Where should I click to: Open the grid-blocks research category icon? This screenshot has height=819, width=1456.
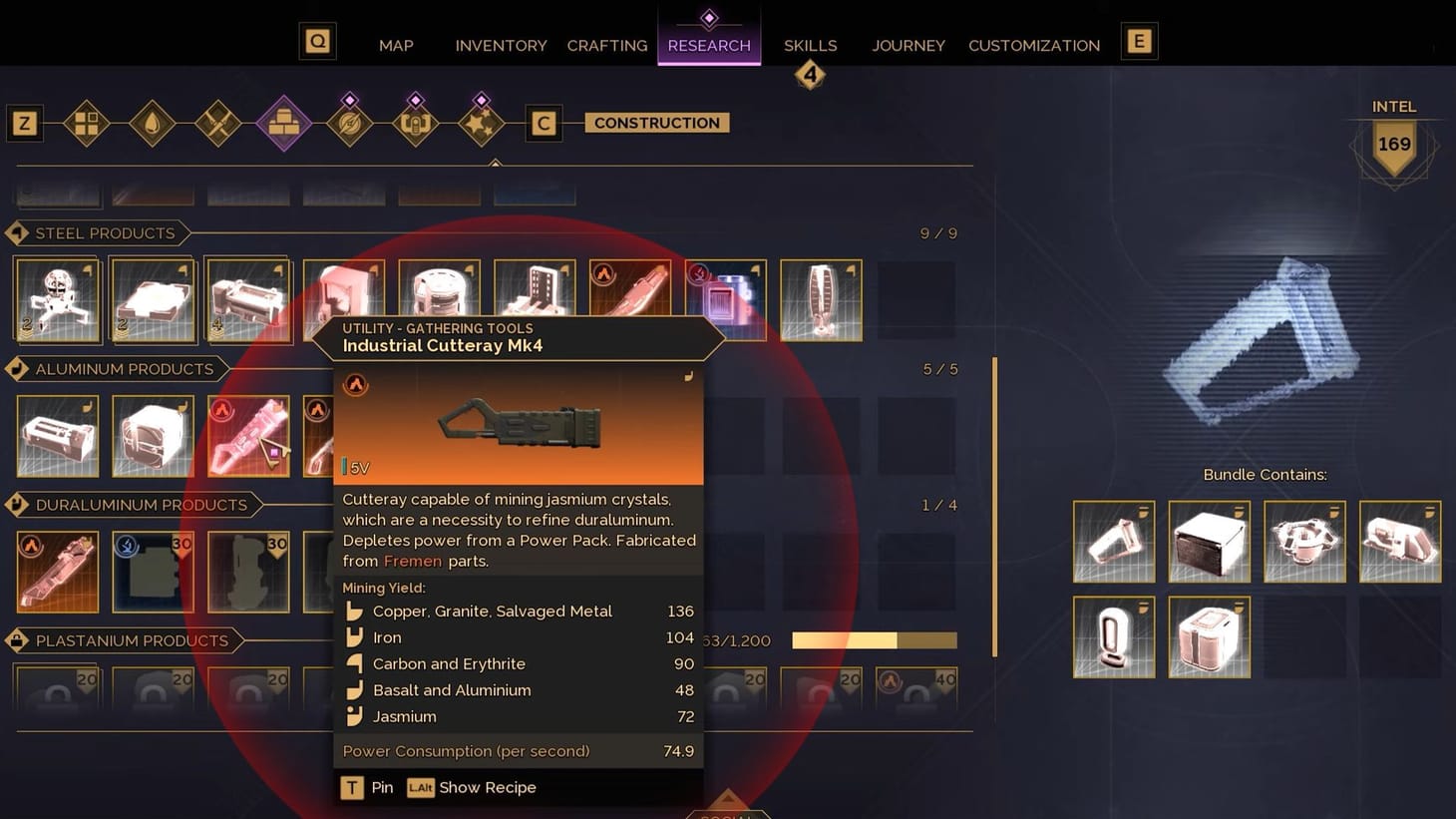point(87,123)
